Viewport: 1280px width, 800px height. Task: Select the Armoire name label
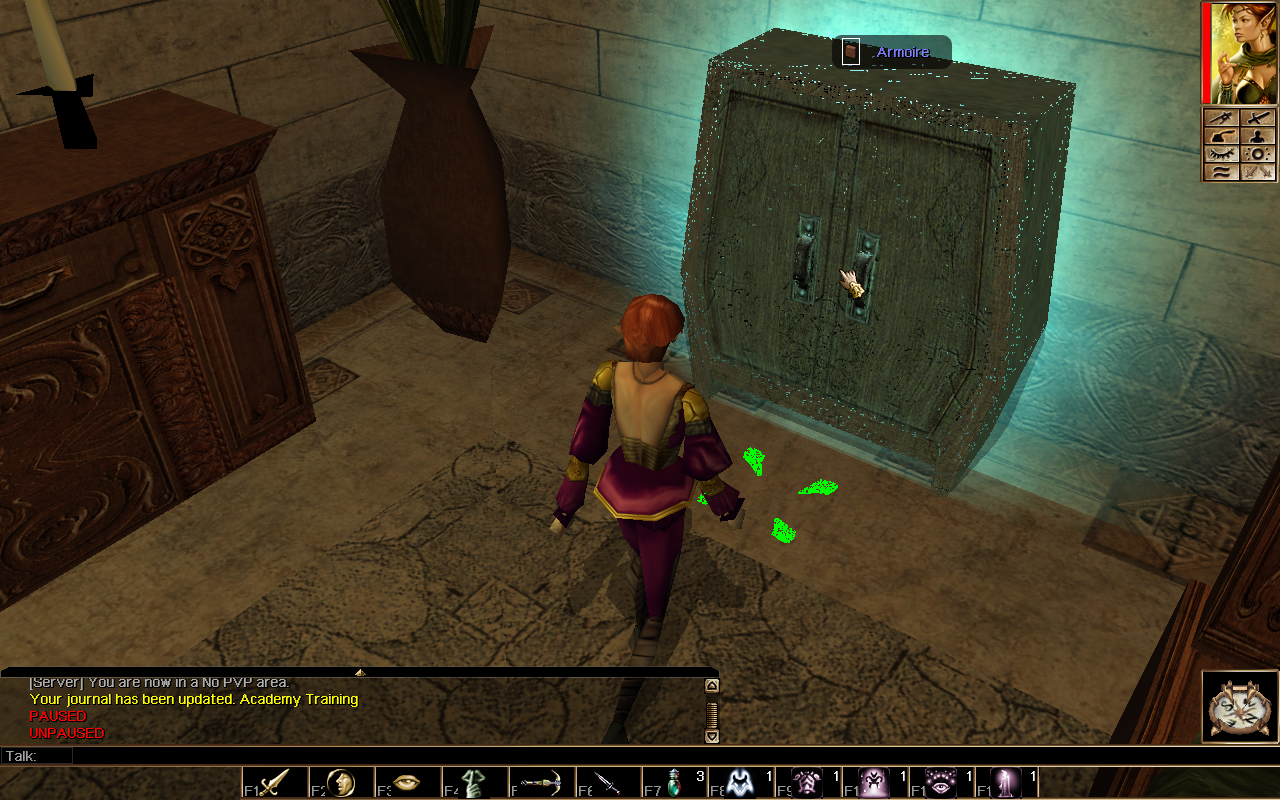[902, 52]
